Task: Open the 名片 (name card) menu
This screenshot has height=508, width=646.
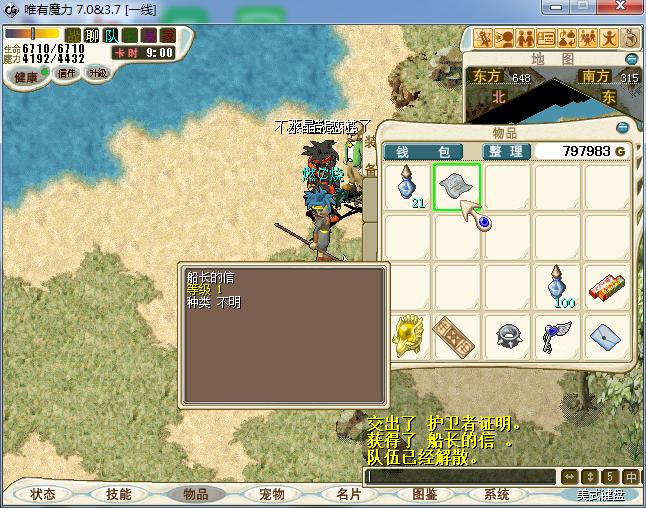Action: pos(348,494)
